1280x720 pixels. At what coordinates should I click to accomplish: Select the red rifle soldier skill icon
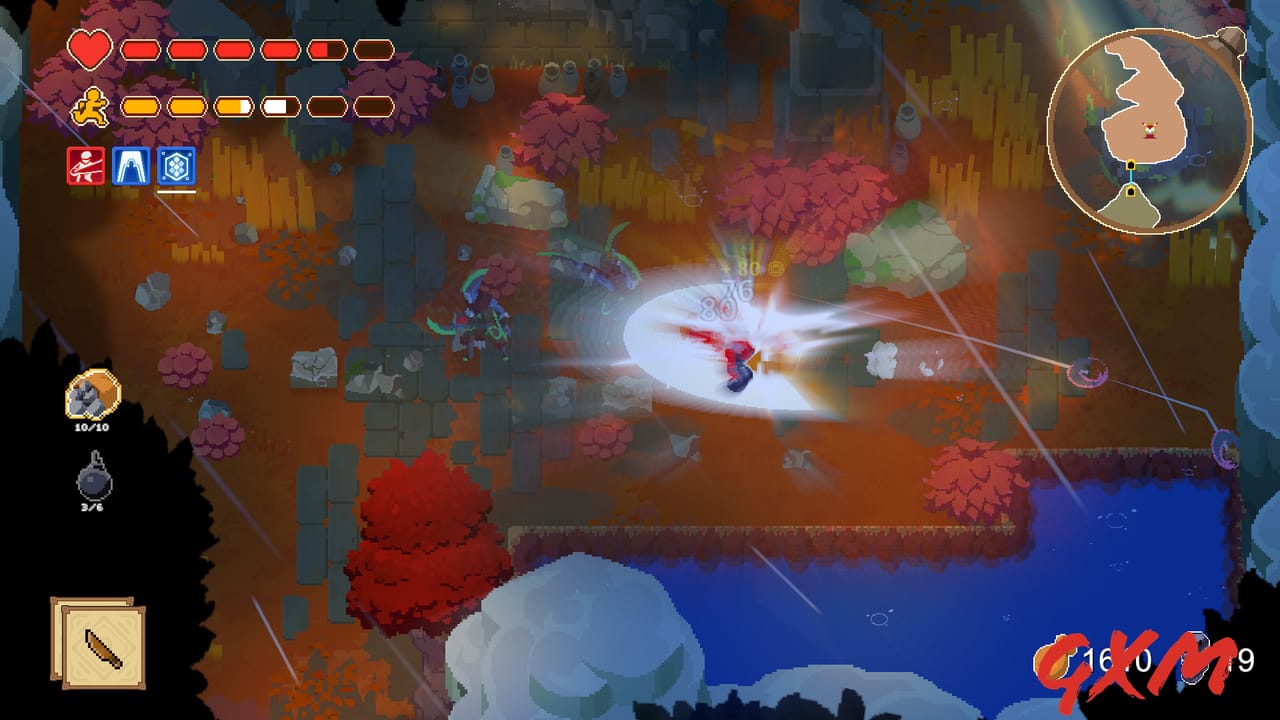(84, 165)
